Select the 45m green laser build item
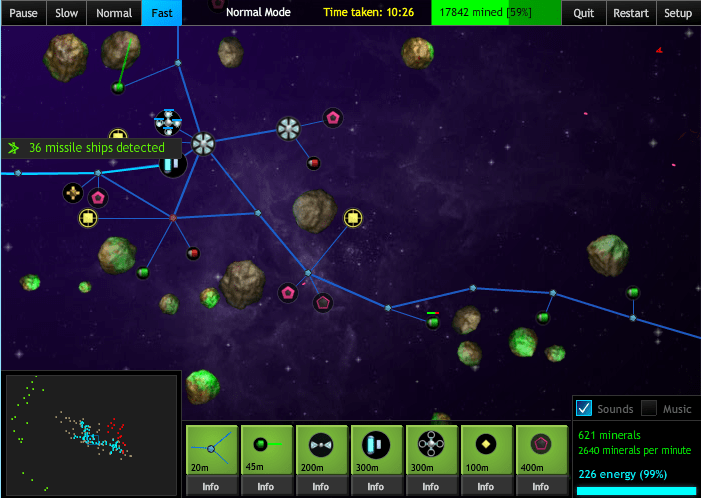This screenshot has height=498, width=701. pos(266,449)
